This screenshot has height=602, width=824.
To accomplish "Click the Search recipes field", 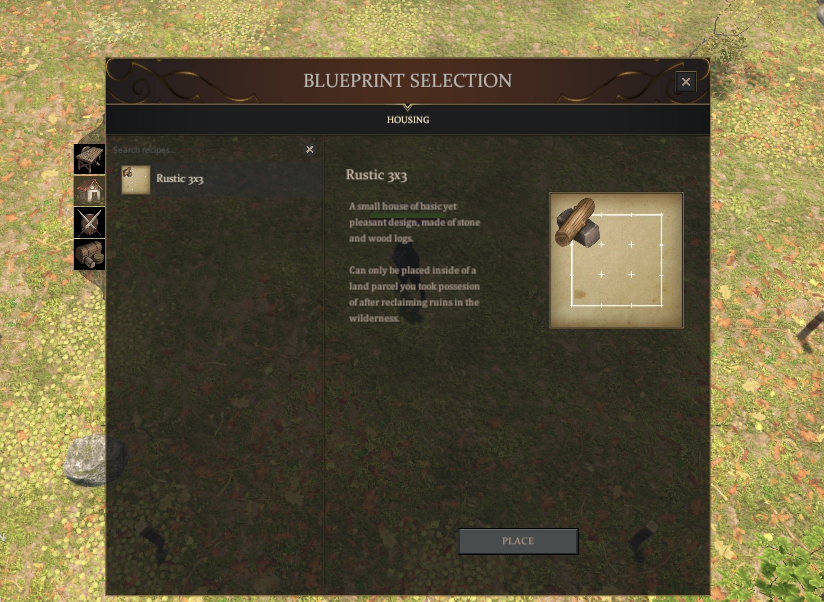I will (205, 150).
